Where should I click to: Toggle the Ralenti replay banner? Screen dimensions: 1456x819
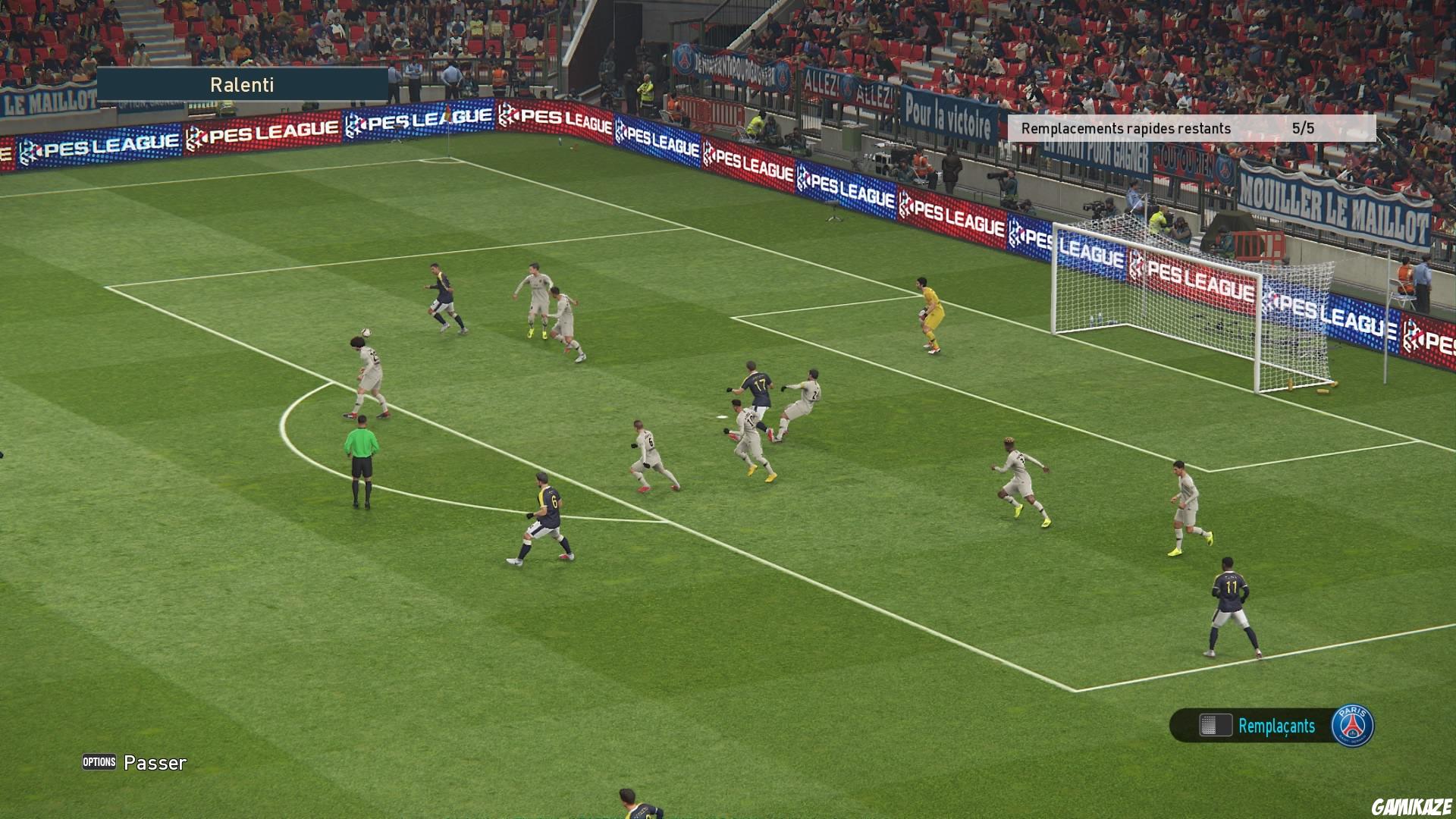click(243, 85)
